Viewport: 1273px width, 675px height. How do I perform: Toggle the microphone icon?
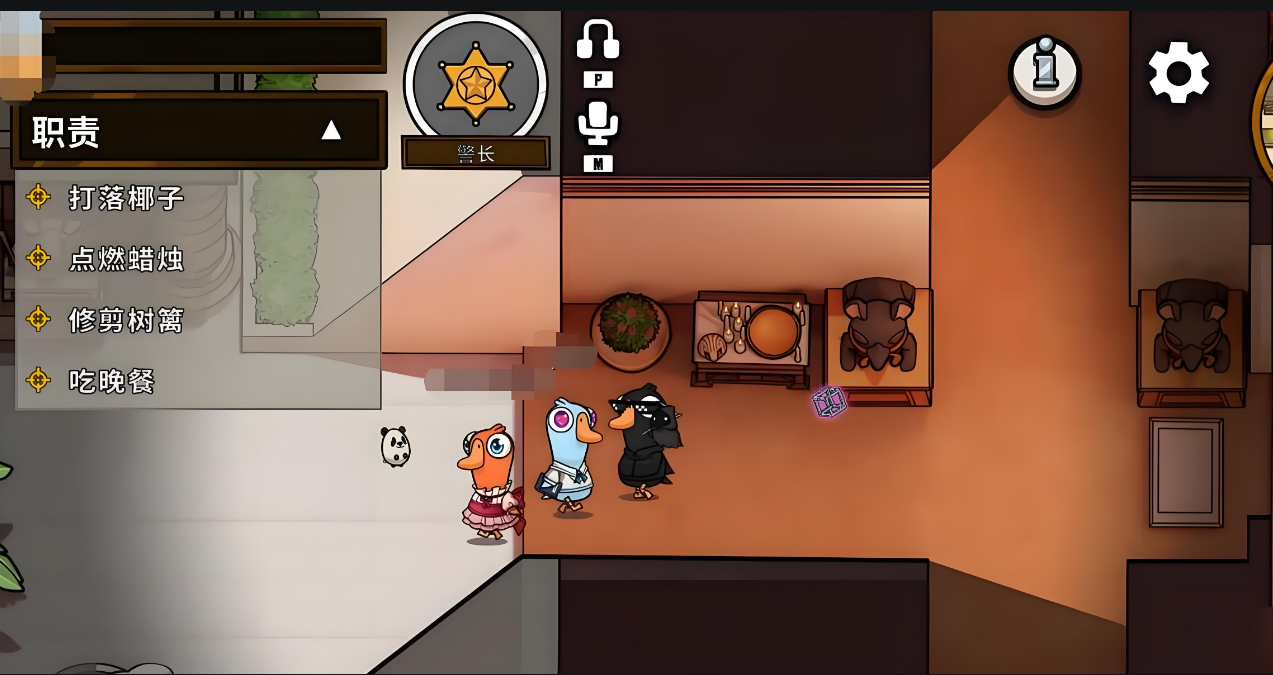598,124
